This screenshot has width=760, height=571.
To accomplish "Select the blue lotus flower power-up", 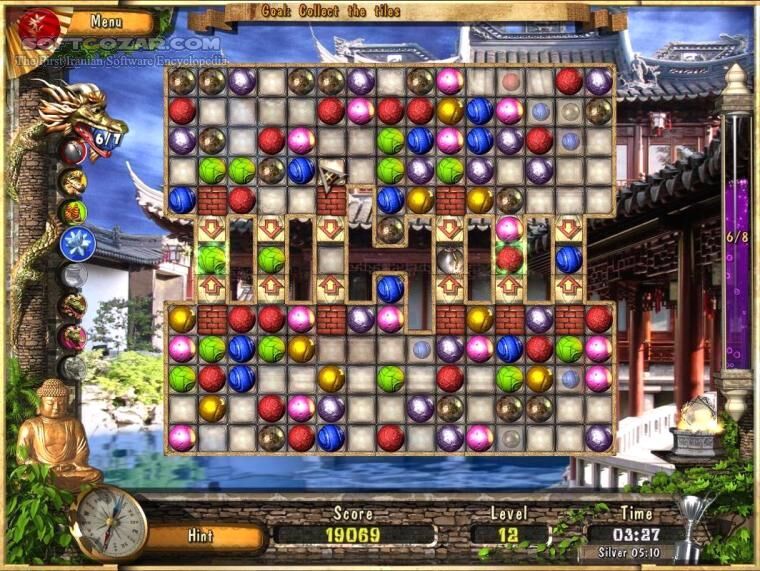I will point(74,242).
